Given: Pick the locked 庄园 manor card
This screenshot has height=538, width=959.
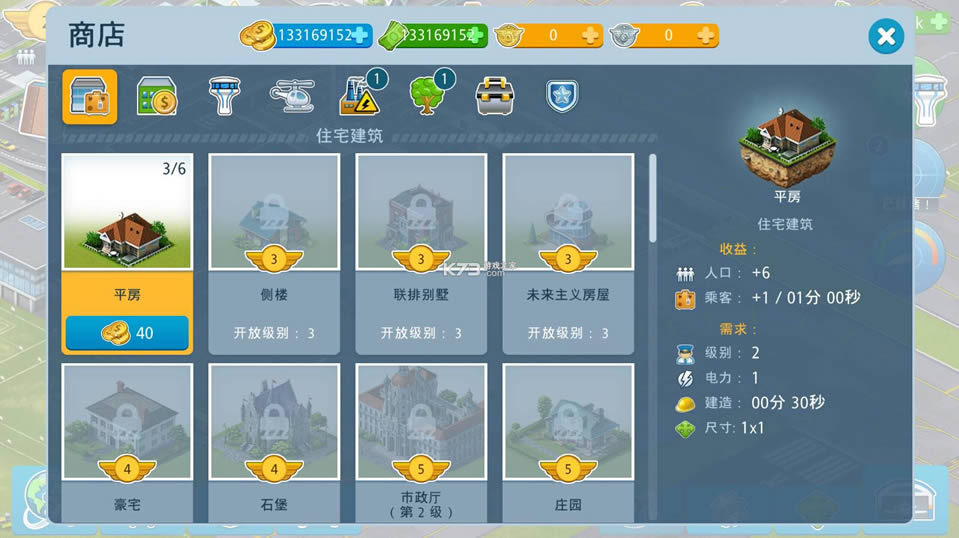Looking at the screenshot, I should pos(568,440).
